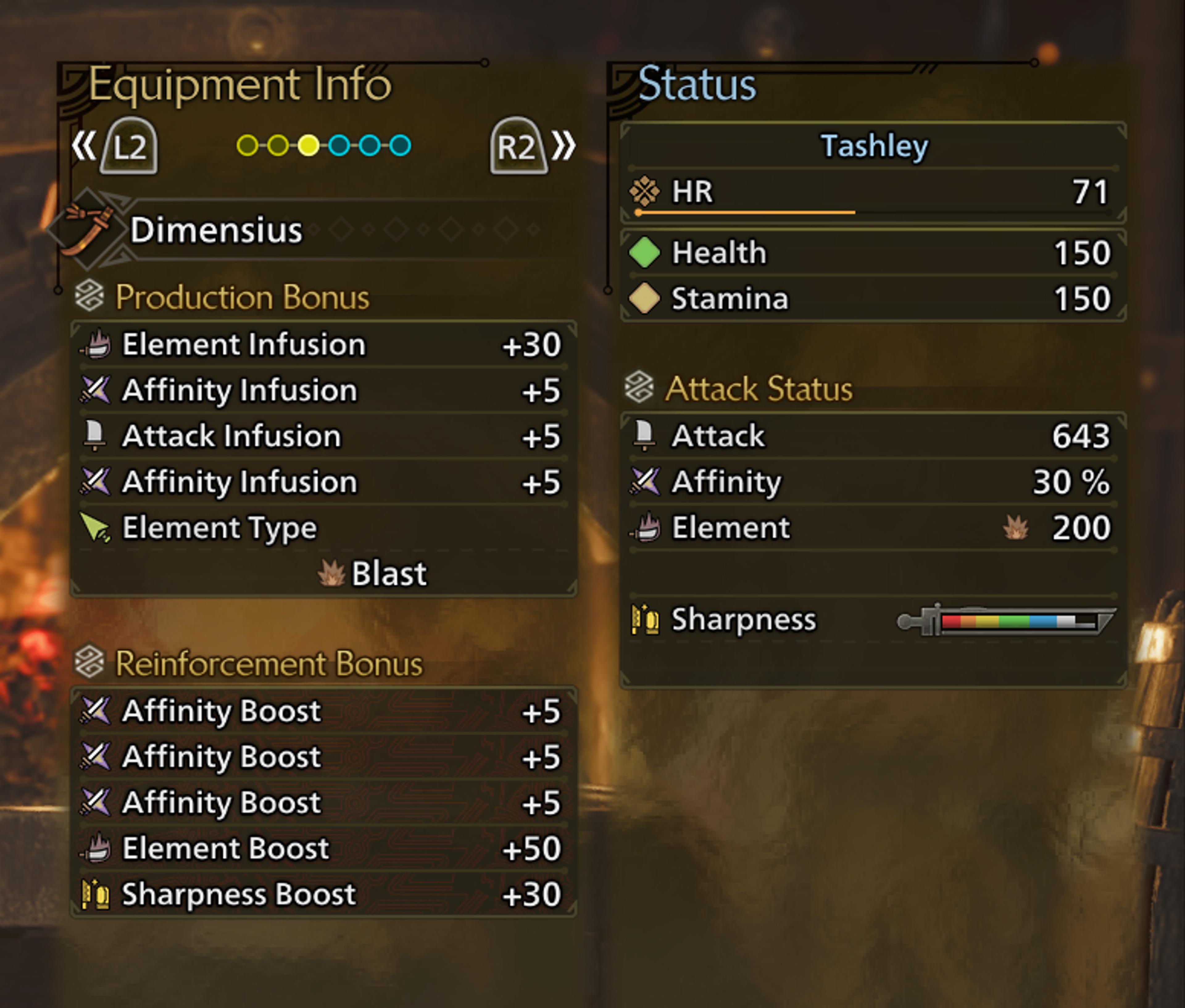The height and width of the screenshot is (1008, 1185).
Task: Select the highlighted bright yellow page dot
Action: coord(309,145)
